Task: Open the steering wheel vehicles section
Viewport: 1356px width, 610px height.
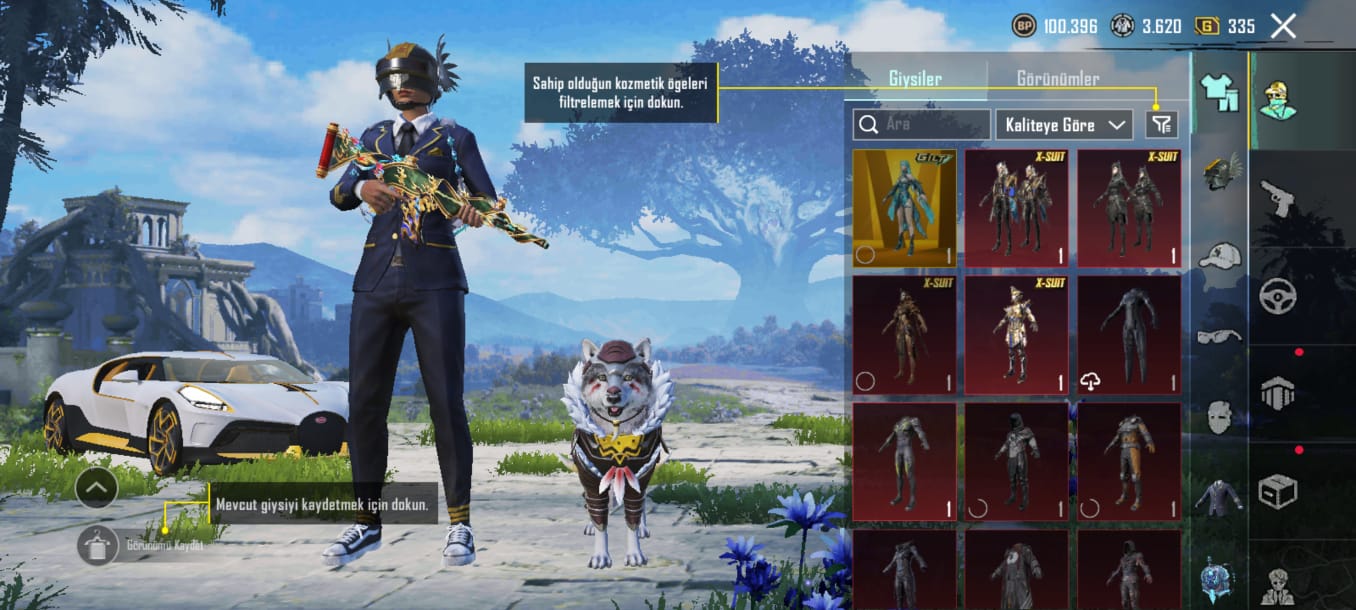Action: click(x=1277, y=296)
